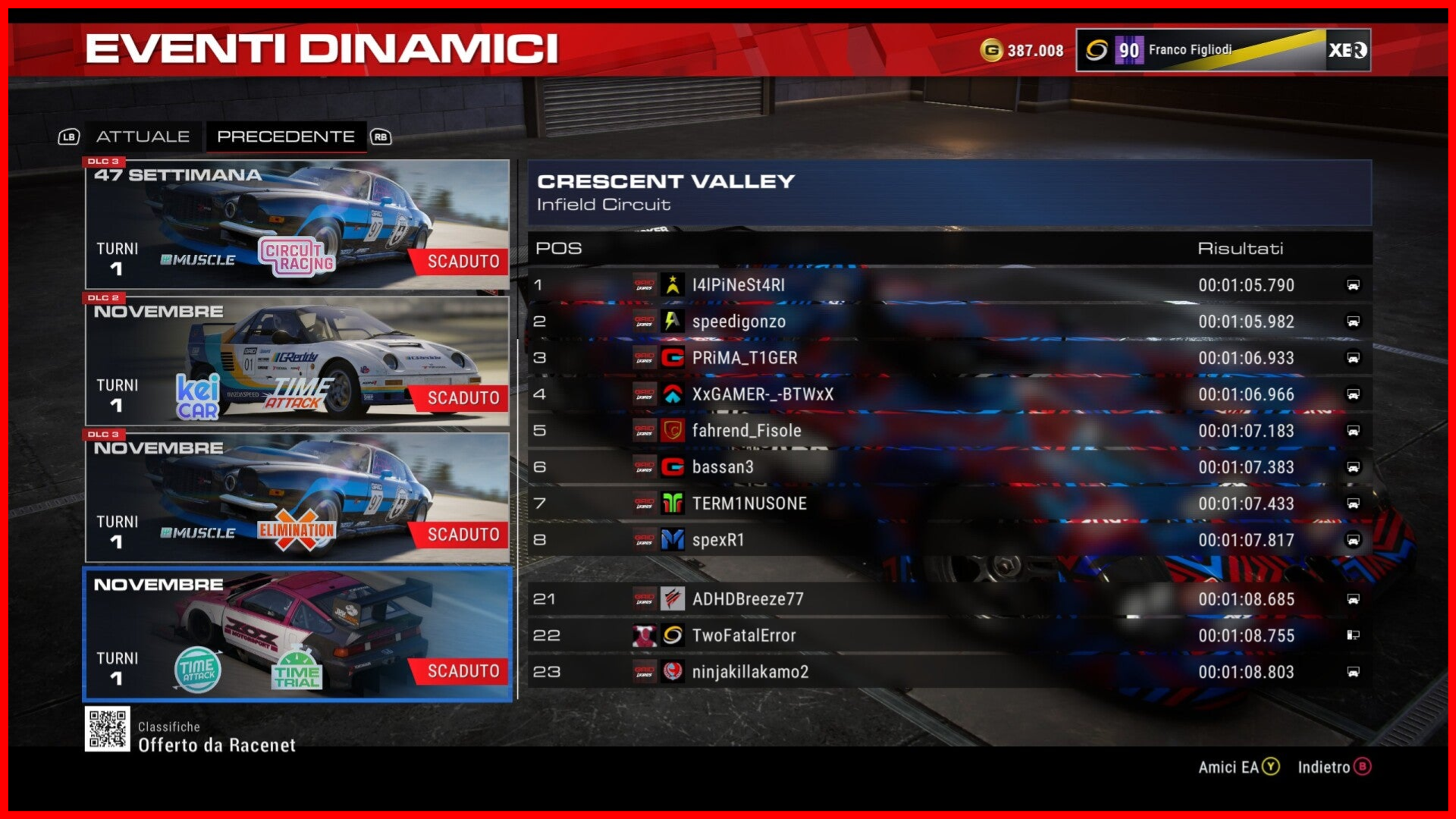Choose speedigonzo's leaderboard entry
This screenshot has width=1456, height=819.
pos(949,322)
